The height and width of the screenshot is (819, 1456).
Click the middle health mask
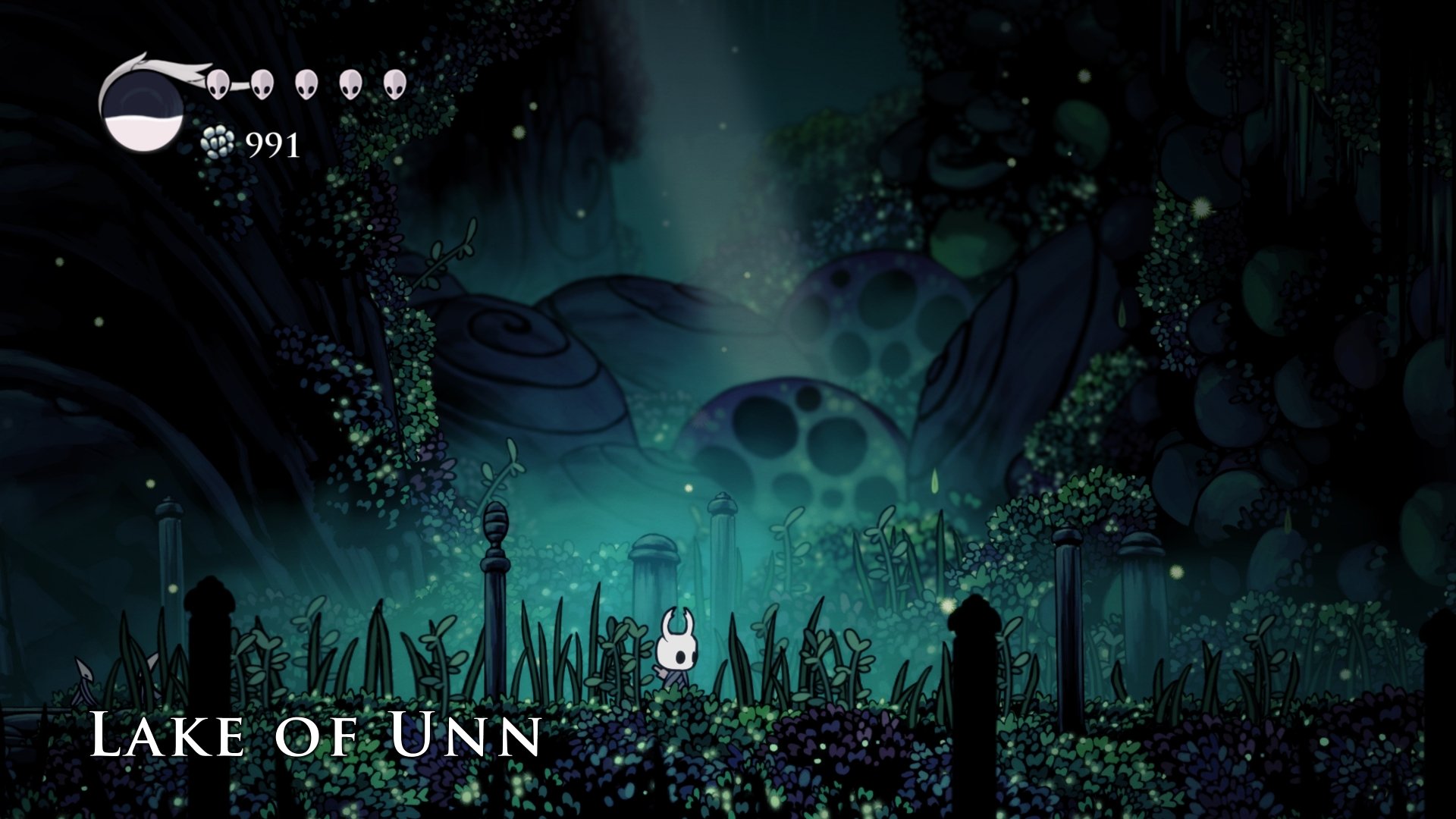(x=306, y=86)
